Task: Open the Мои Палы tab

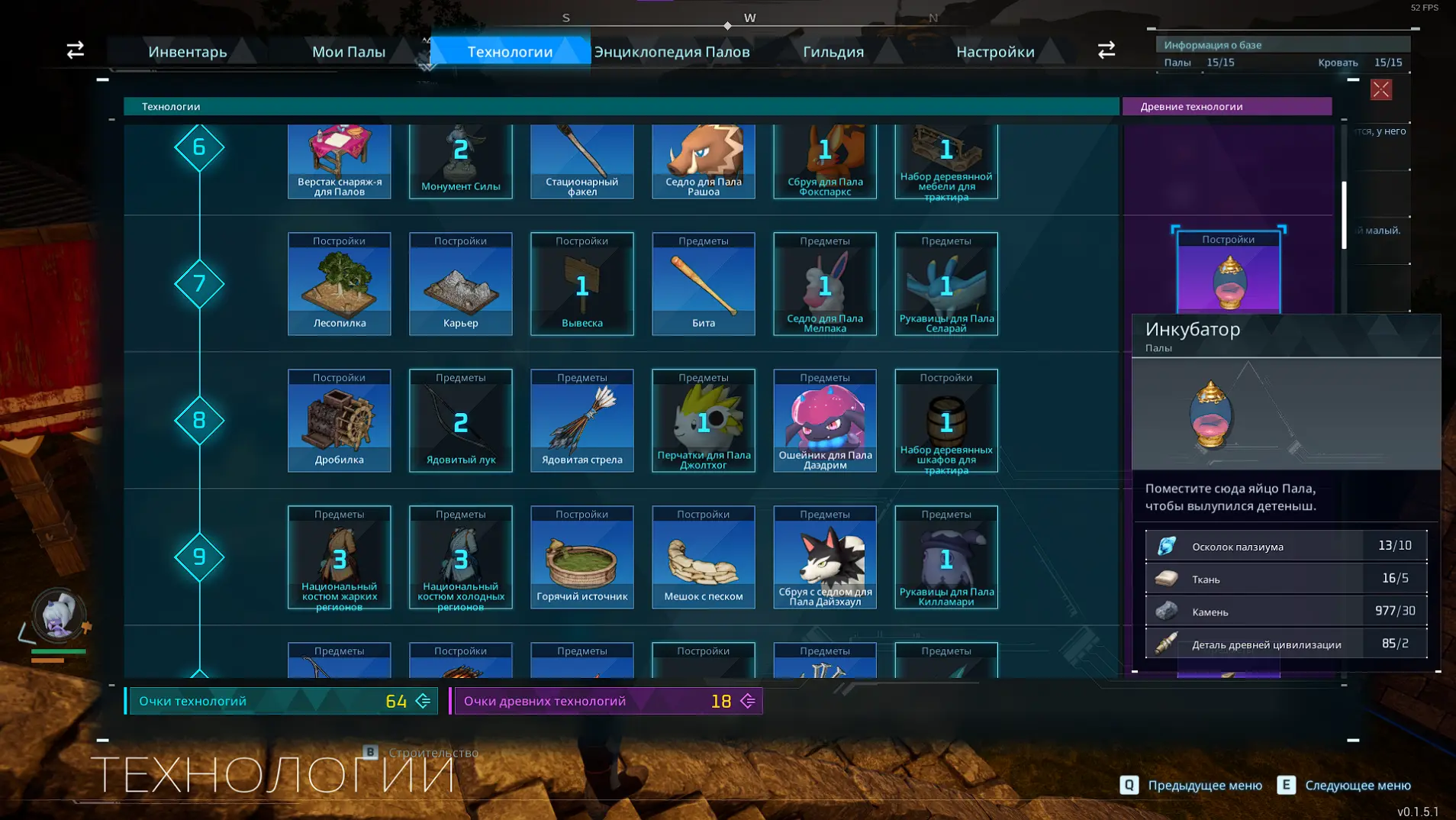Action: click(349, 52)
